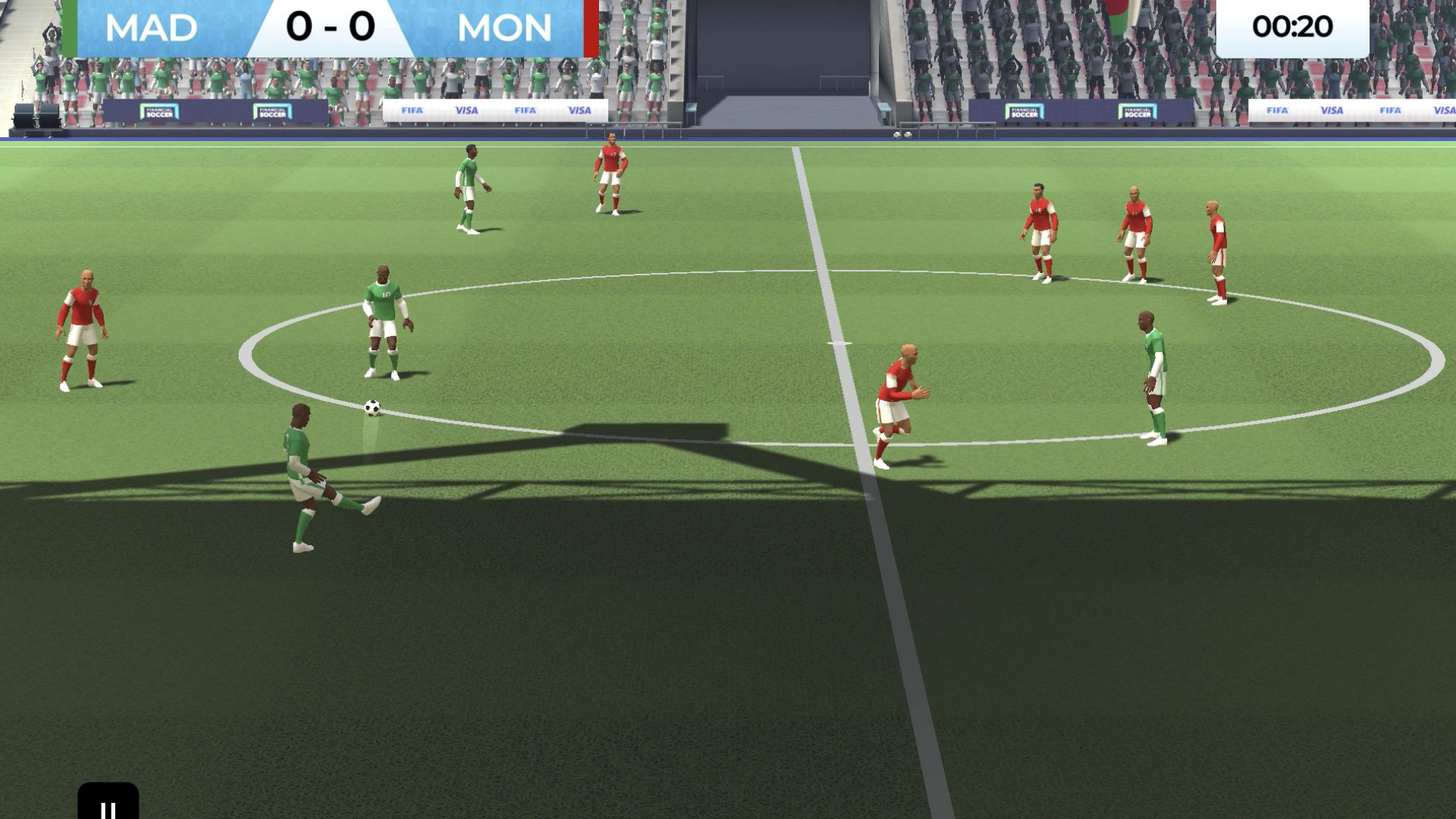The width and height of the screenshot is (1456, 819).
Task: Click the VISA banner advertisement
Action: 466,110
